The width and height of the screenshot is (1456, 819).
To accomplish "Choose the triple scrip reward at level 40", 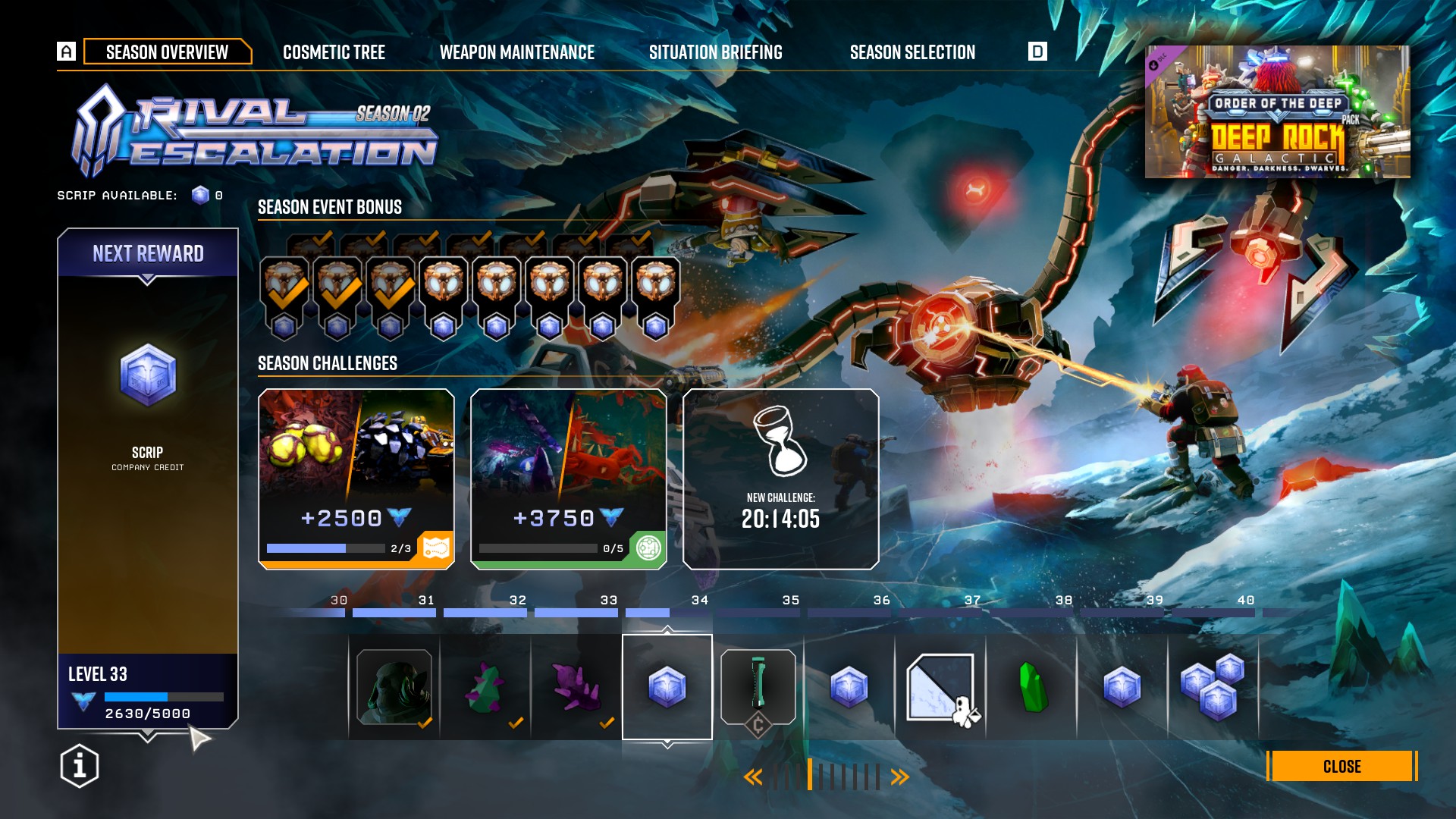I will tap(1213, 687).
